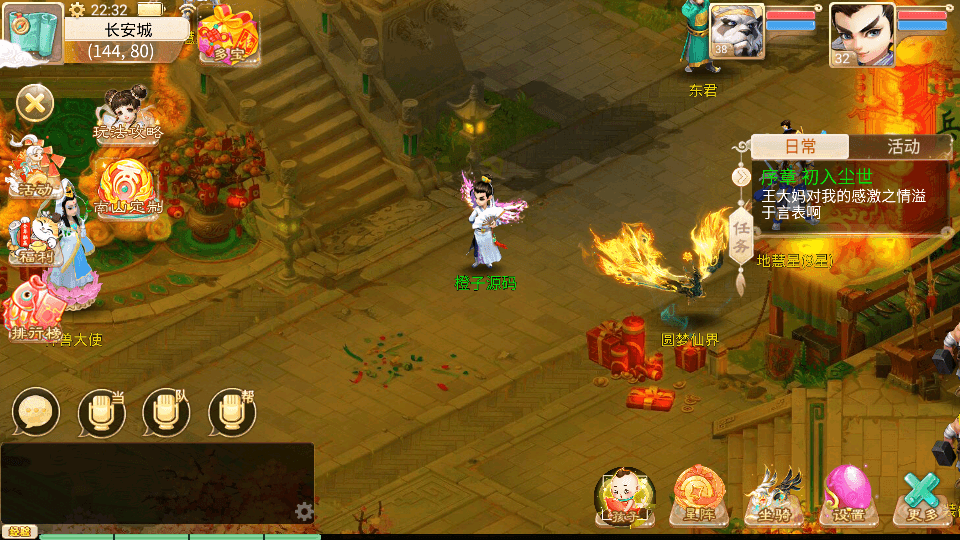The image size is (960, 540).
Task: Open the chat speech bubble button
Action: click(x=36, y=412)
